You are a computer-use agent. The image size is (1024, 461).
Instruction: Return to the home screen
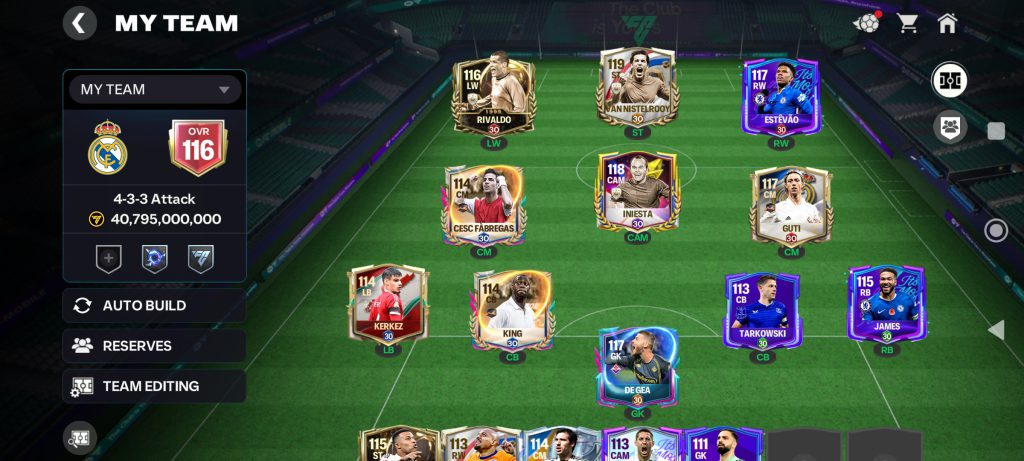pos(947,23)
